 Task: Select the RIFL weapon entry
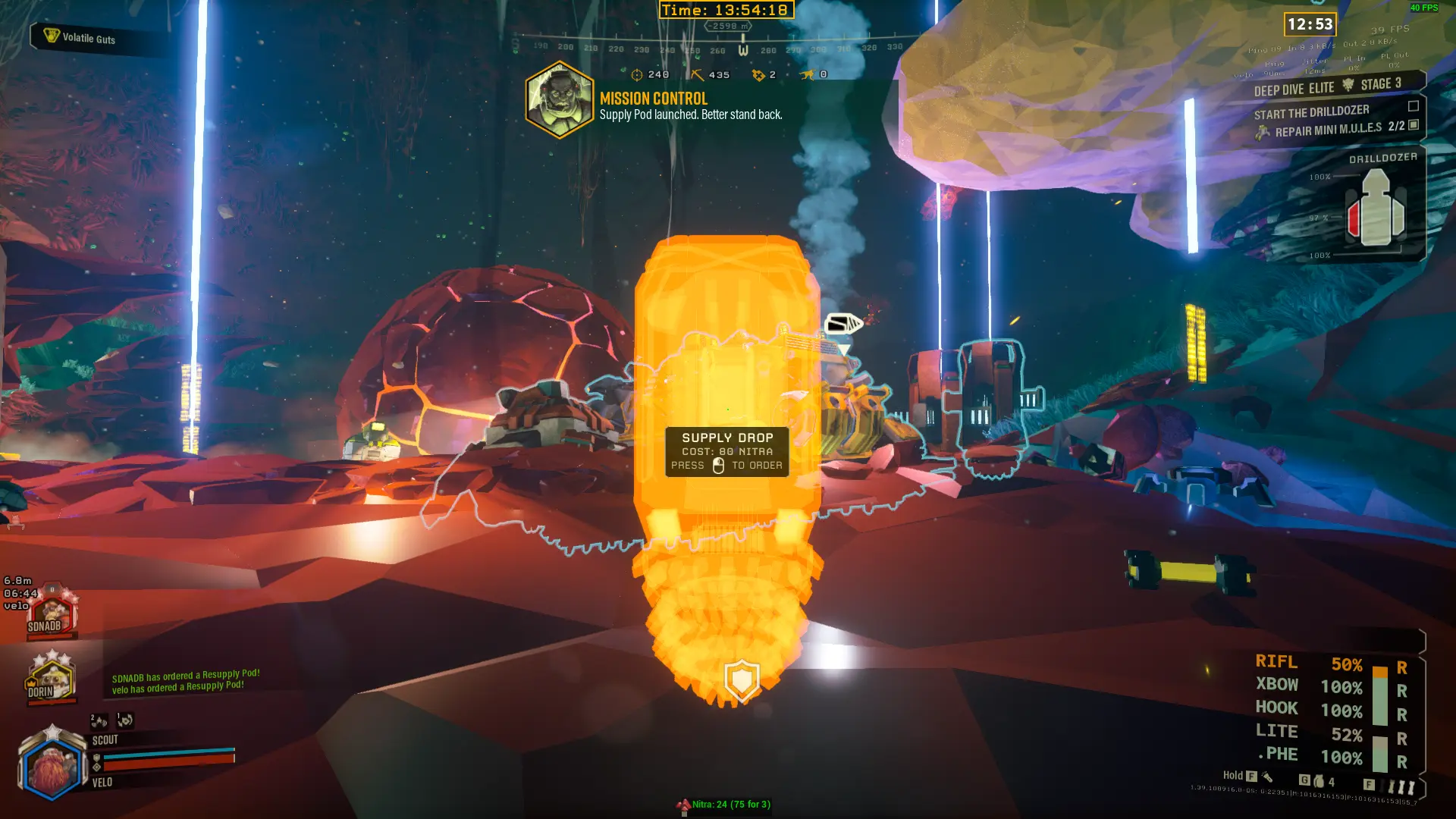1277,663
